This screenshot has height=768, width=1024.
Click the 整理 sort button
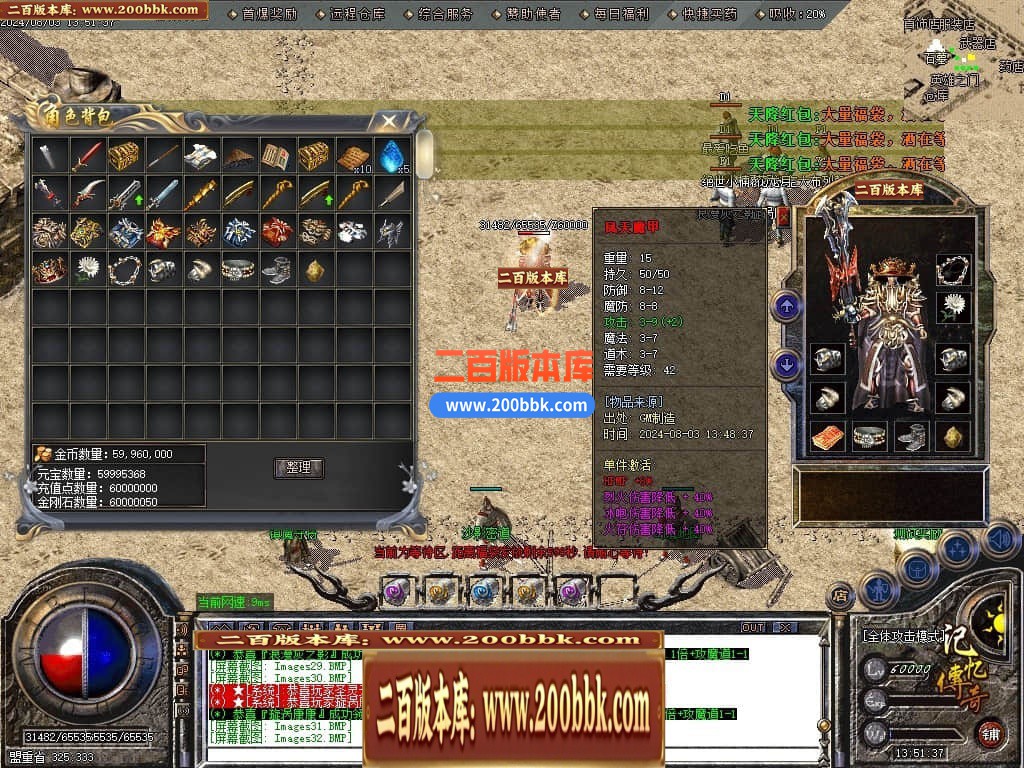click(298, 468)
